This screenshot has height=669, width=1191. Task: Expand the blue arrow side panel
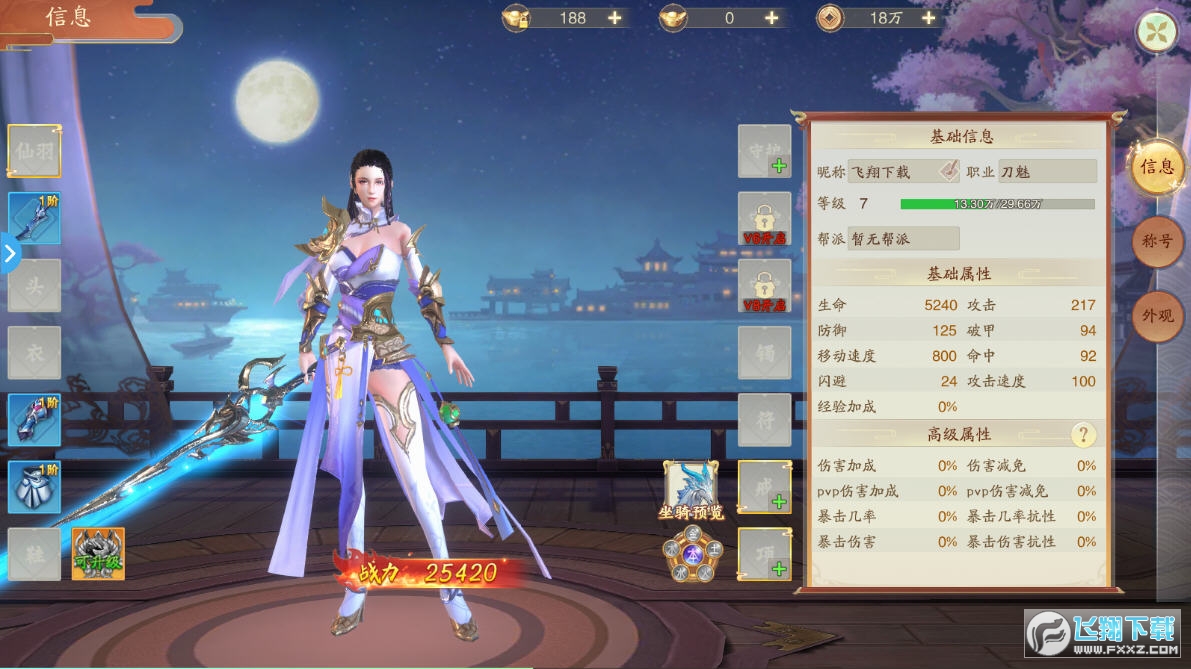[x=9, y=253]
